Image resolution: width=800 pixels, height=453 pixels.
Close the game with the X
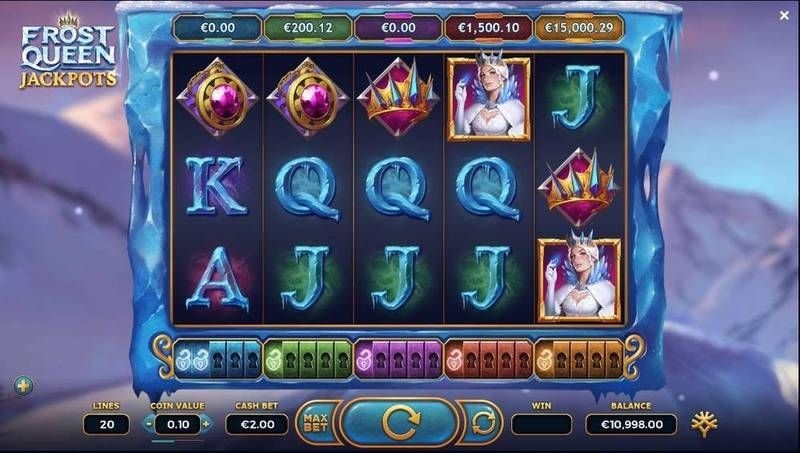click(x=784, y=16)
